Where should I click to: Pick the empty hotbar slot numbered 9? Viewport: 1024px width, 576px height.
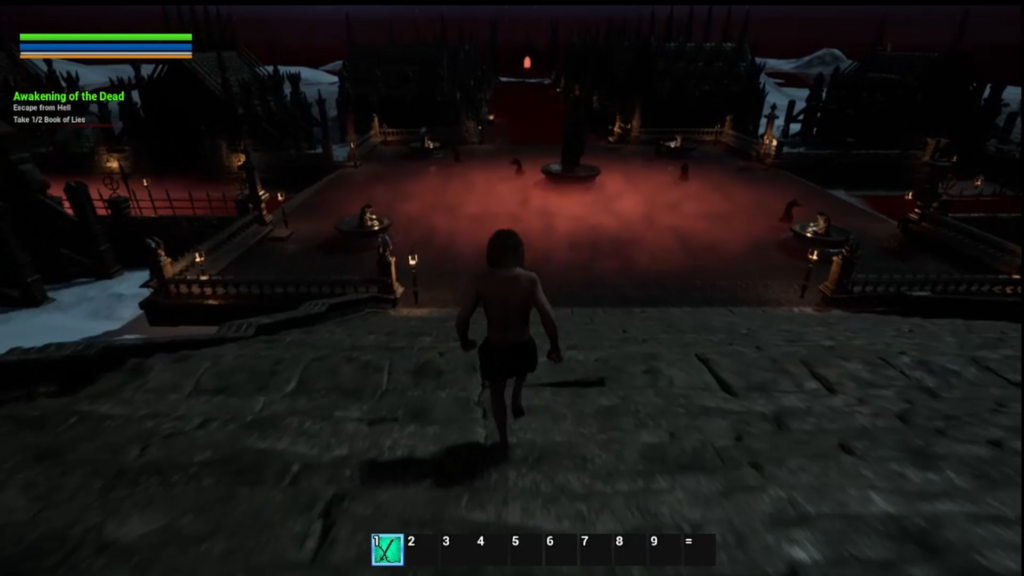coord(664,549)
